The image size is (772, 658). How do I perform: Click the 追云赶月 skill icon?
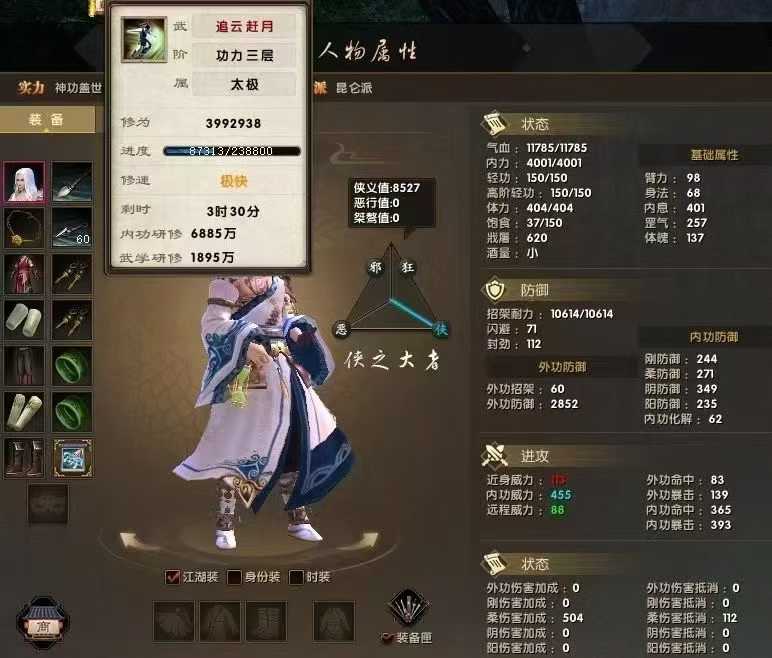(x=144, y=39)
